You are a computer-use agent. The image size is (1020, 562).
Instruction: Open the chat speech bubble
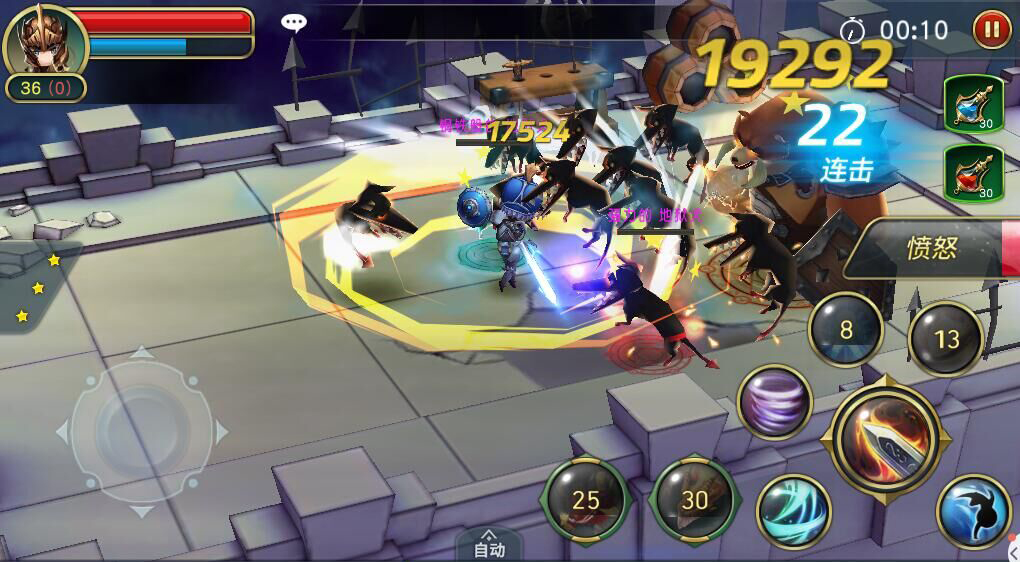click(293, 22)
